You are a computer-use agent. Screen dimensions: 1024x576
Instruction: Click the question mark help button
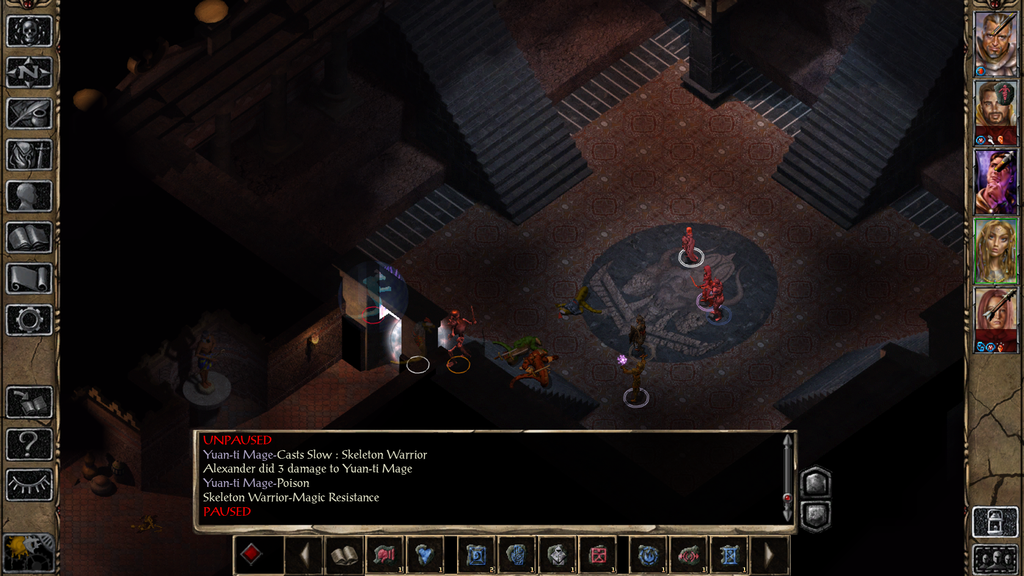(x=29, y=443)
